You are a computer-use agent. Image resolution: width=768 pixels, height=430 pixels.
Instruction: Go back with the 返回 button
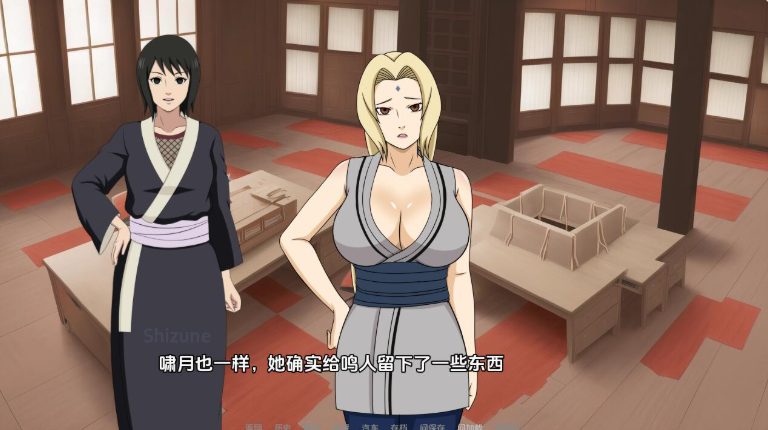point(253,427)
